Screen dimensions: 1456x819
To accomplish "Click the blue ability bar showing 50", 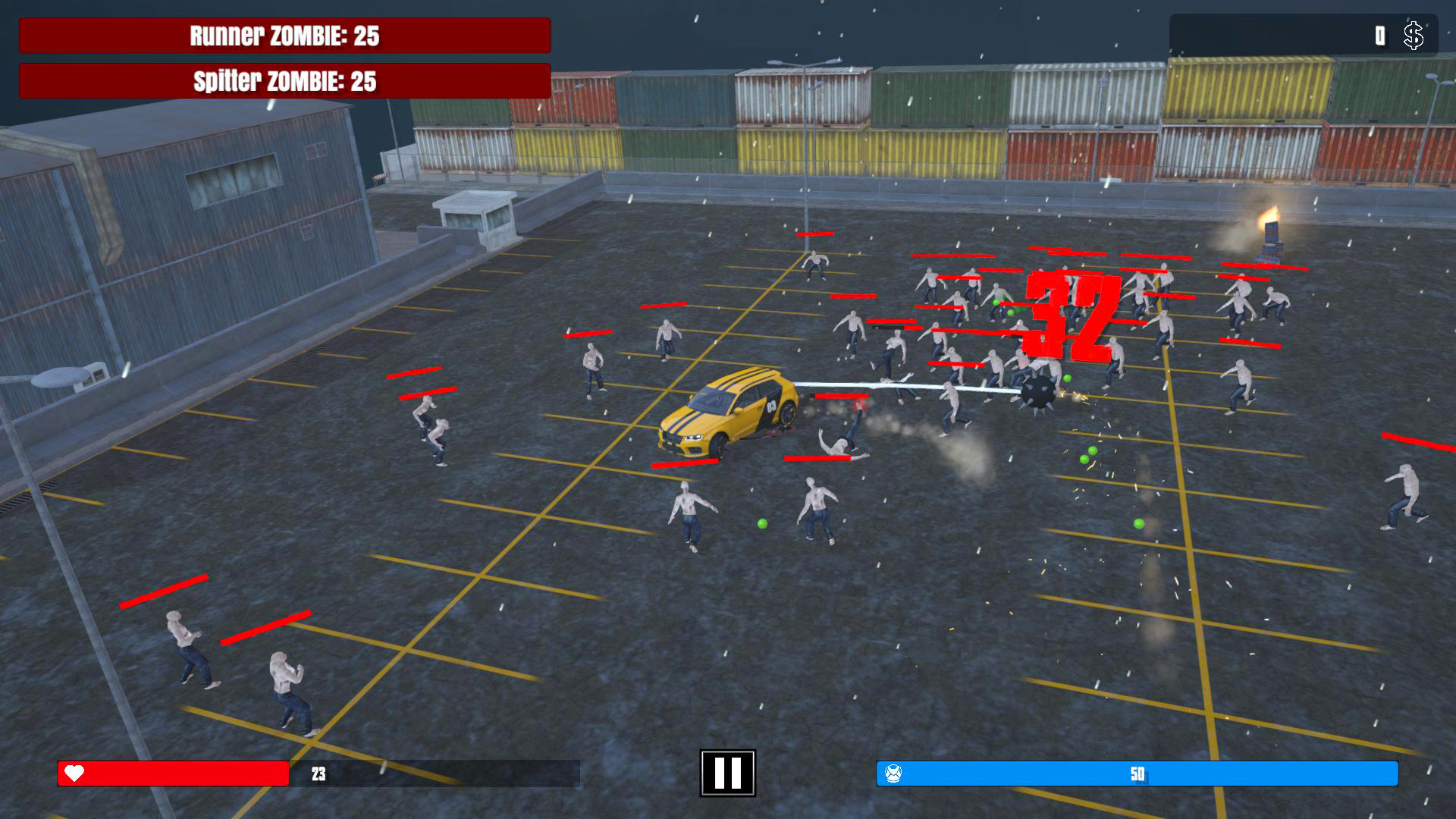I will [x=1137, y=775].
